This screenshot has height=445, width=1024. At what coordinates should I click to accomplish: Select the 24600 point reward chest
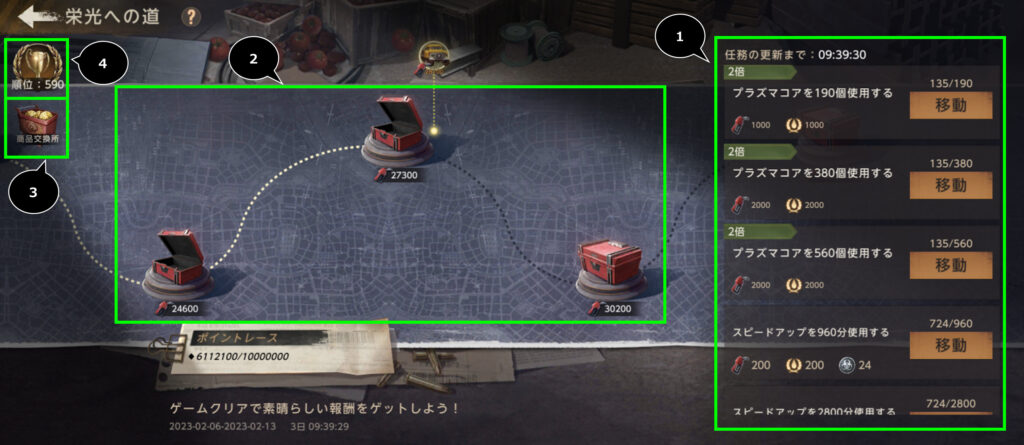pos(181,267)
